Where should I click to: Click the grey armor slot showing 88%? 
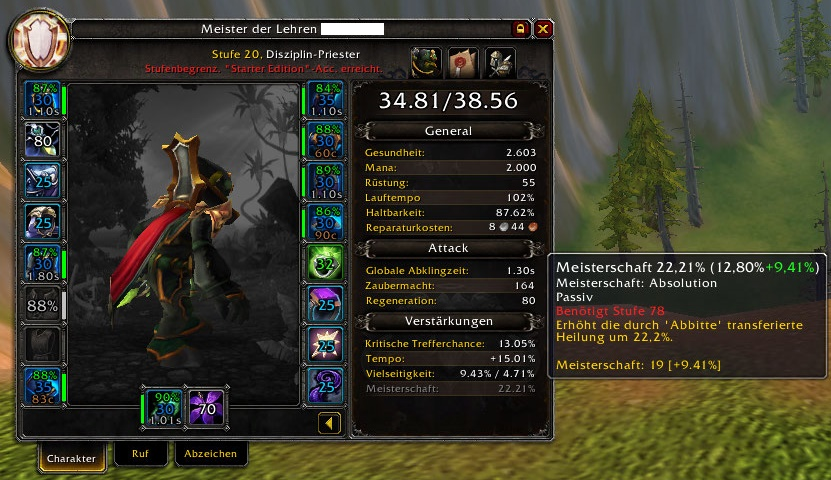(x=43, y=305)
